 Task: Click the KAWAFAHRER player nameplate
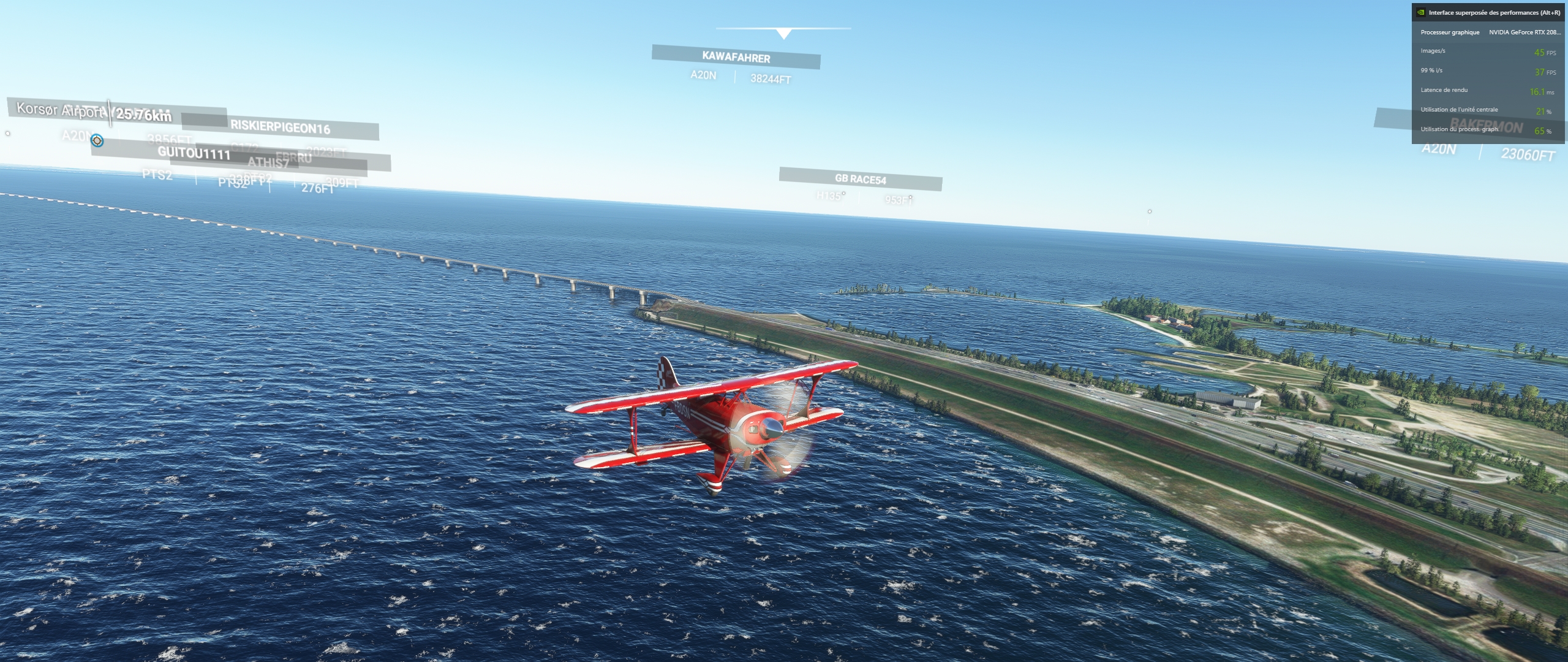pyautogui.click(x=736, y=58)
